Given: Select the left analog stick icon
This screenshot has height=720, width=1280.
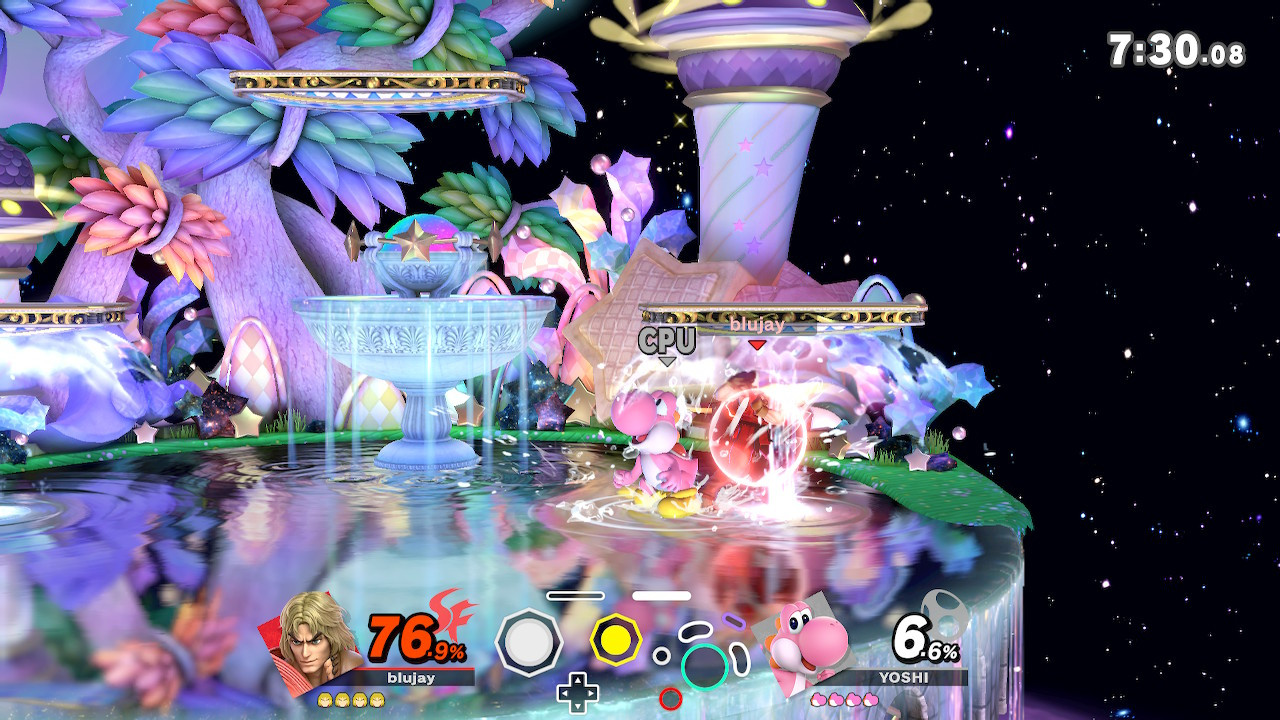Looking at the screenshot, I should [x=530, y=640].
